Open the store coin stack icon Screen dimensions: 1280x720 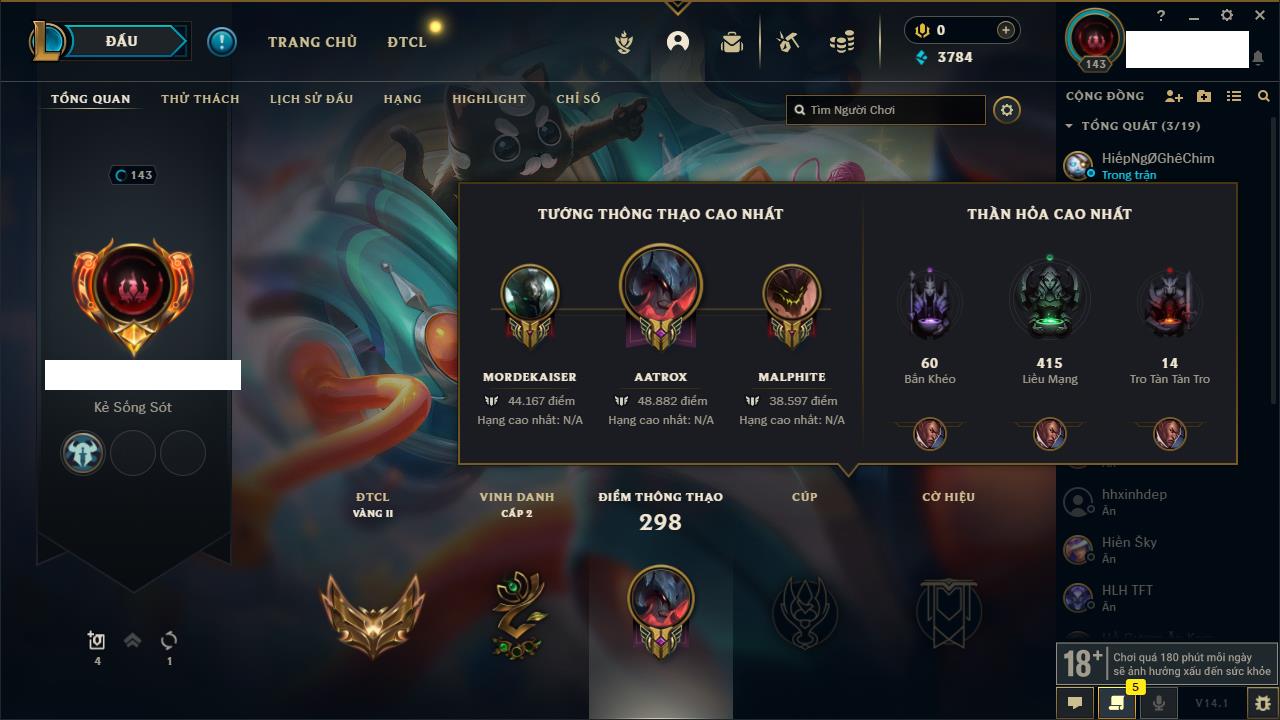click(842, 42)
